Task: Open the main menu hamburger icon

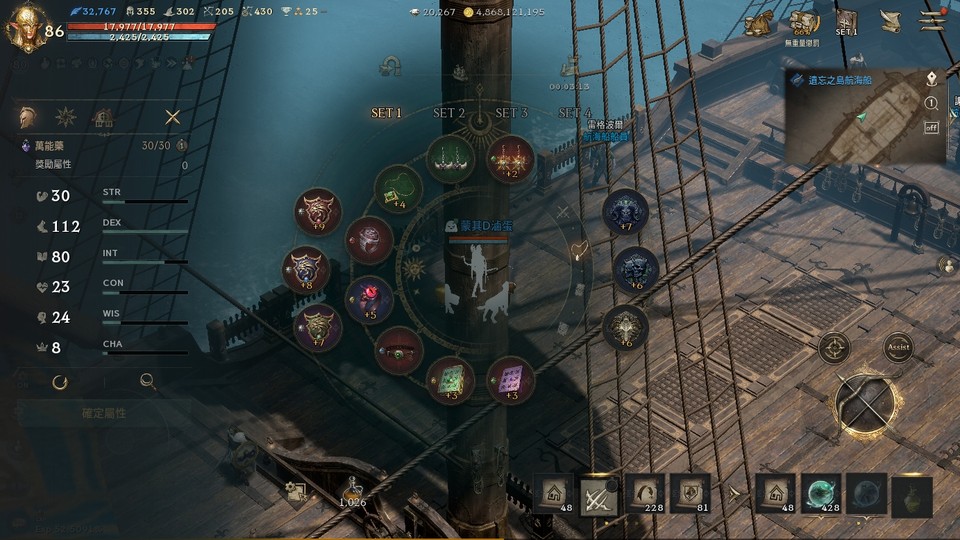Action: pos(933,20)
